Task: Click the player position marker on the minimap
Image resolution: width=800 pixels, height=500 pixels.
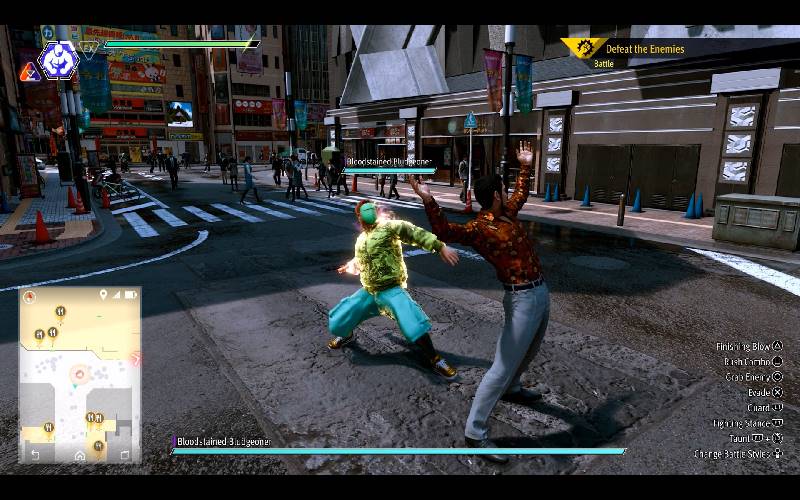Action: pos(77,374)
